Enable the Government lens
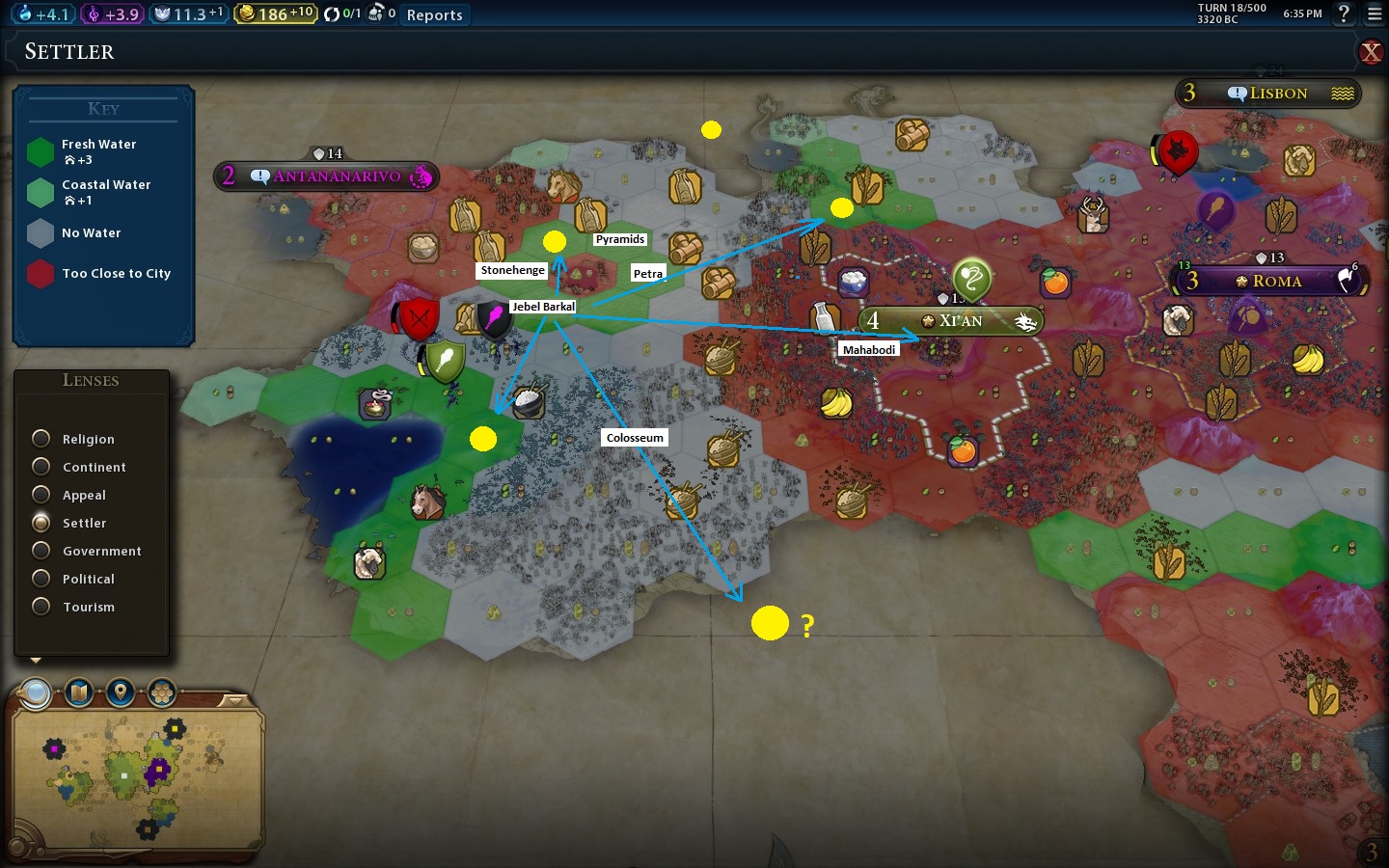The width and height of the screenshot is (1389, 868). (41, 551)
